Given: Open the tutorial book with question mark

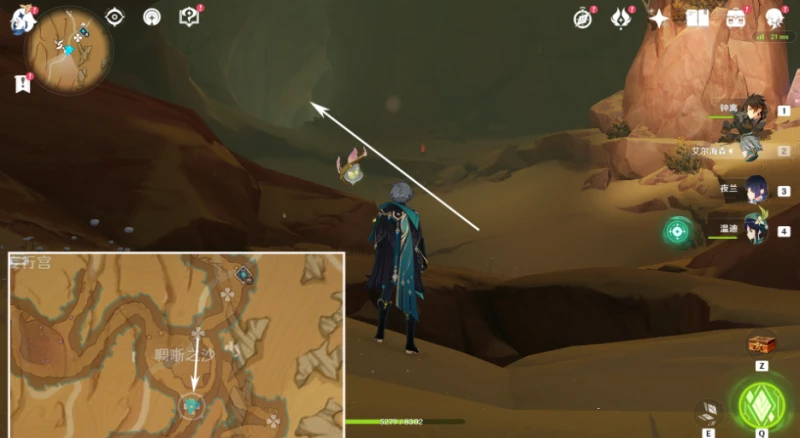Looking at the screenshot, I should [188, 17].
